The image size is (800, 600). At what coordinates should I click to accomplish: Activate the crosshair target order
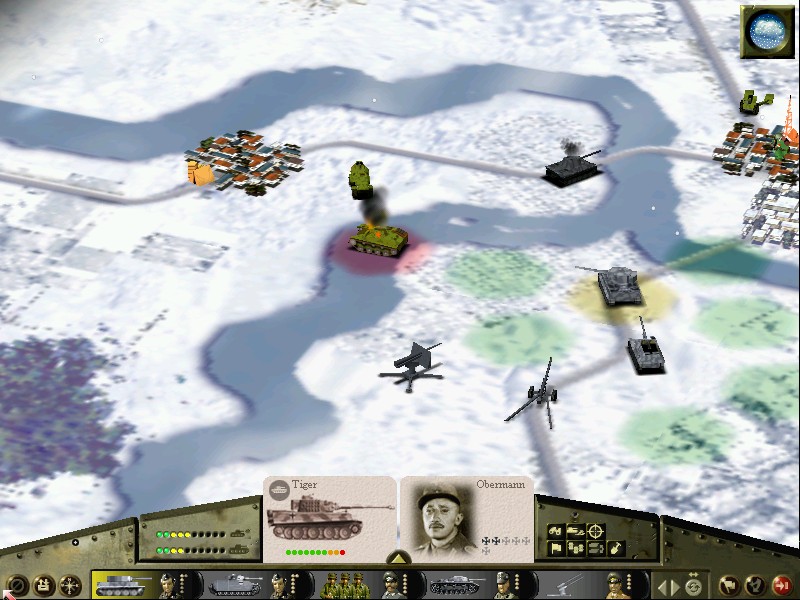tap(596, 531)
